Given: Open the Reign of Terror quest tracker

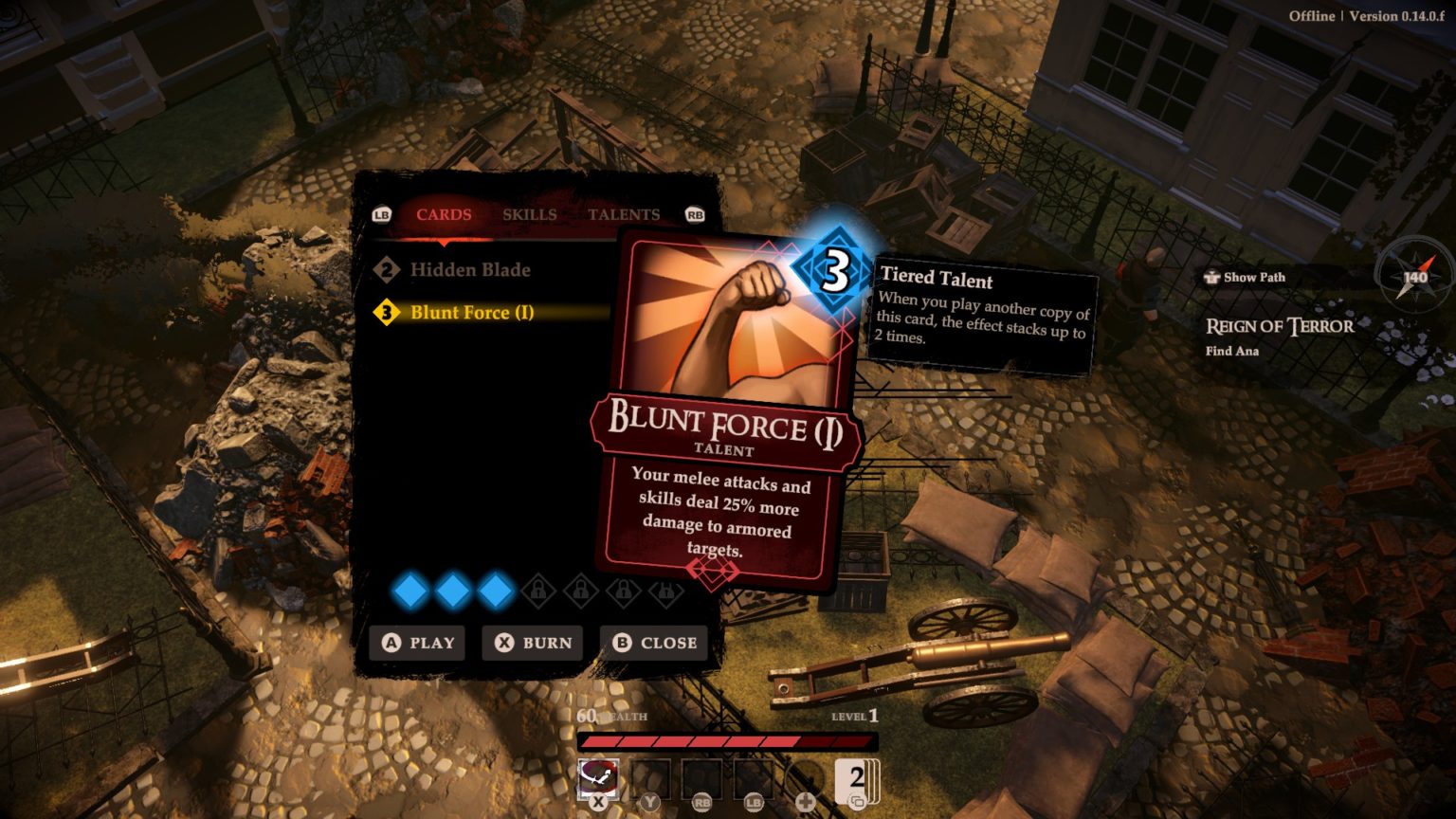Looking at the screenshot, I should pyautogui.click(x=1279, y=327).
